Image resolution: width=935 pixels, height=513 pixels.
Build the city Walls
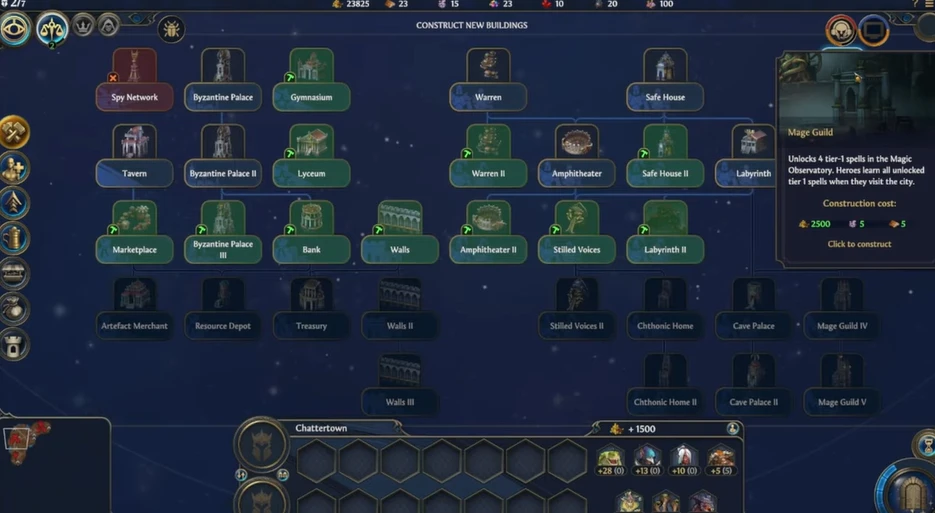coord(399,235)
